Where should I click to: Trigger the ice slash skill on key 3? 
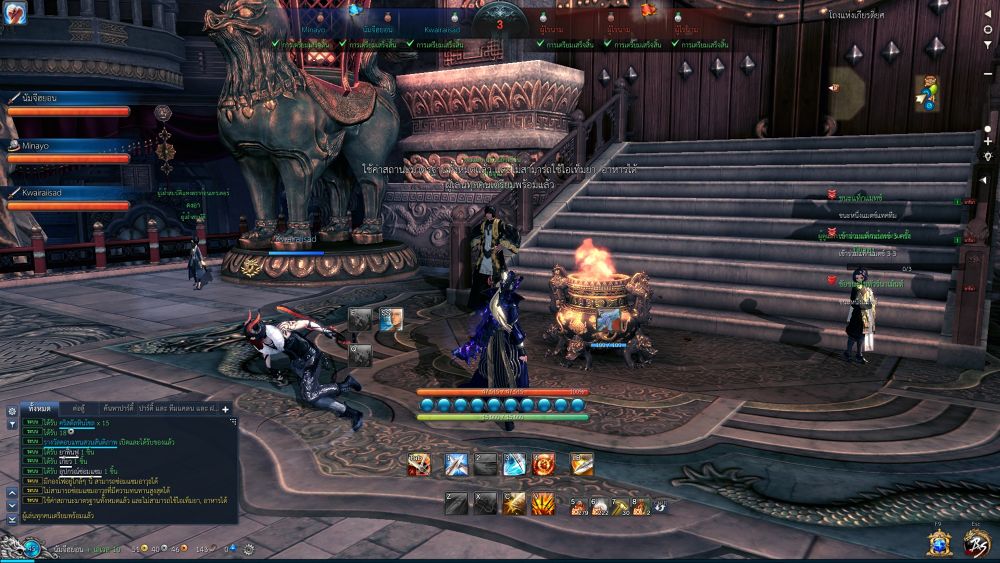coord(514,464)
